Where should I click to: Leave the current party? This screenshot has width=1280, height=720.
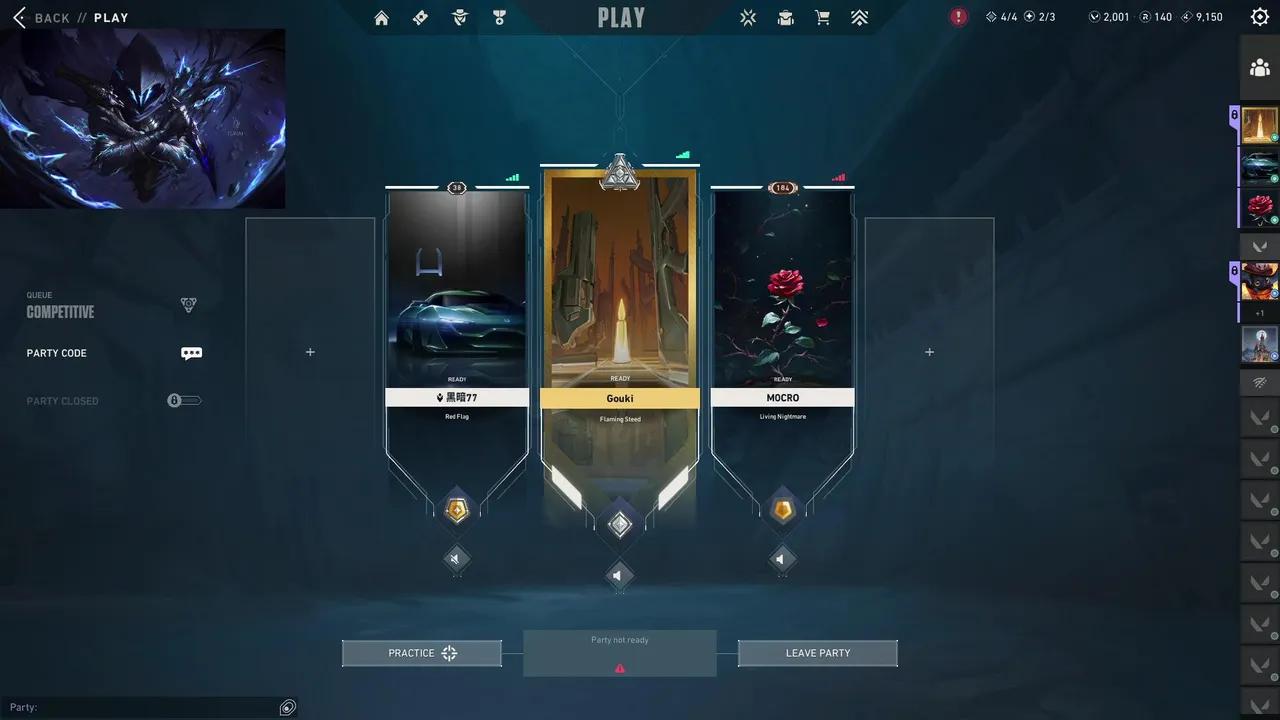click(x=817, y=652)
